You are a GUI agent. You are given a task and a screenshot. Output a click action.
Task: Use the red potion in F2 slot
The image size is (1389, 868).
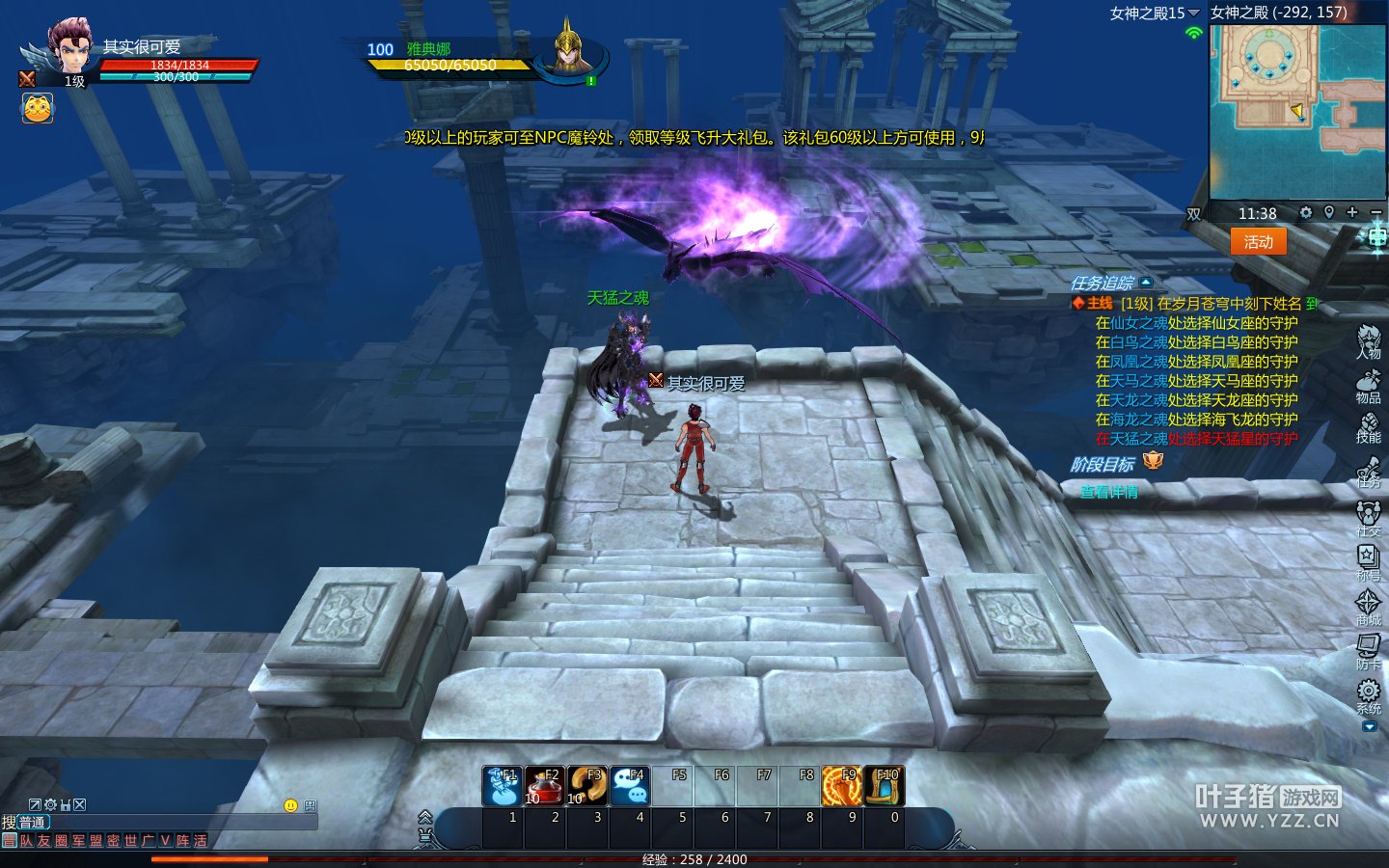coord(545,786)
